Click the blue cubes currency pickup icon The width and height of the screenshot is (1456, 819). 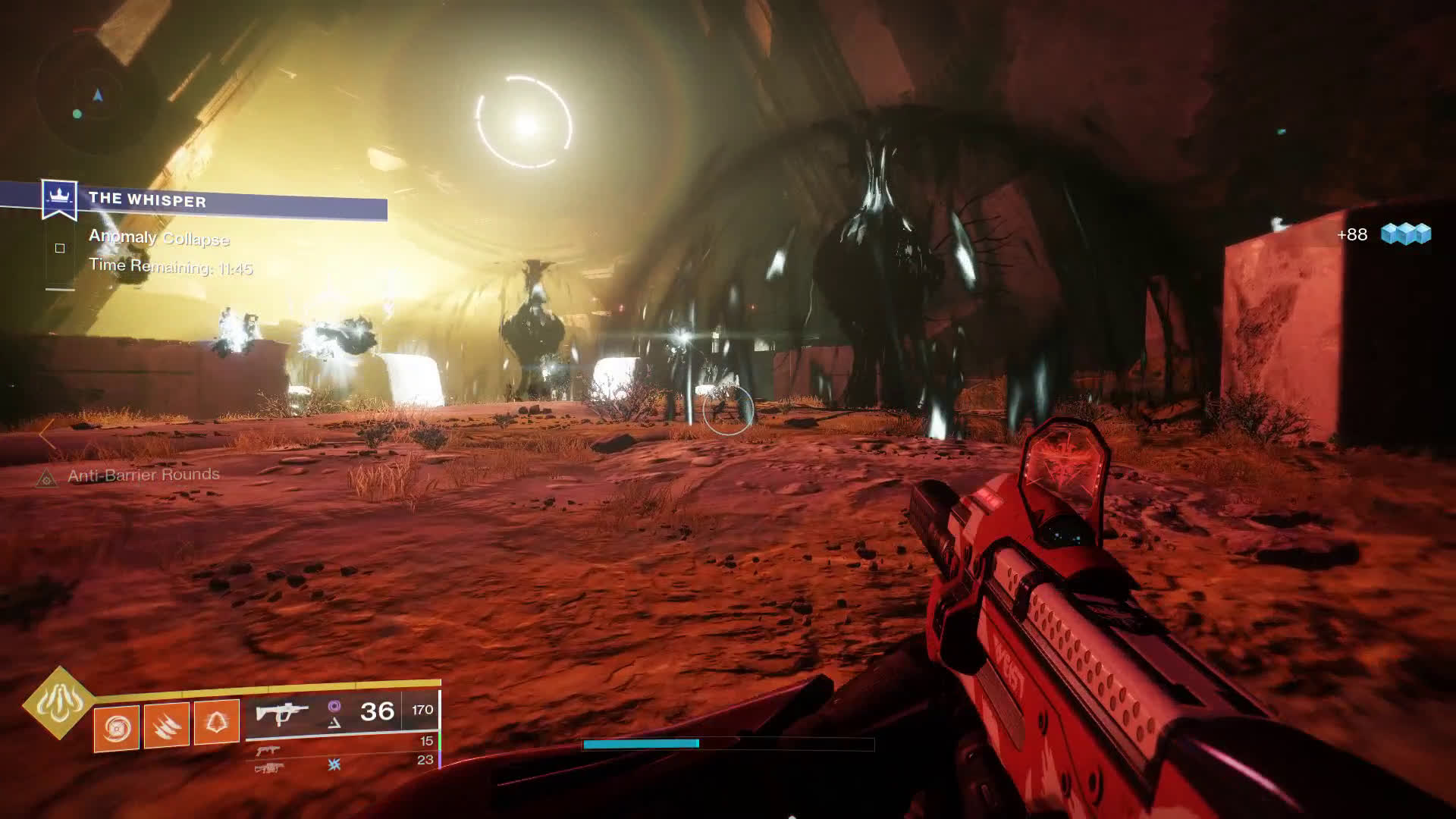(x=1405, y=234)
